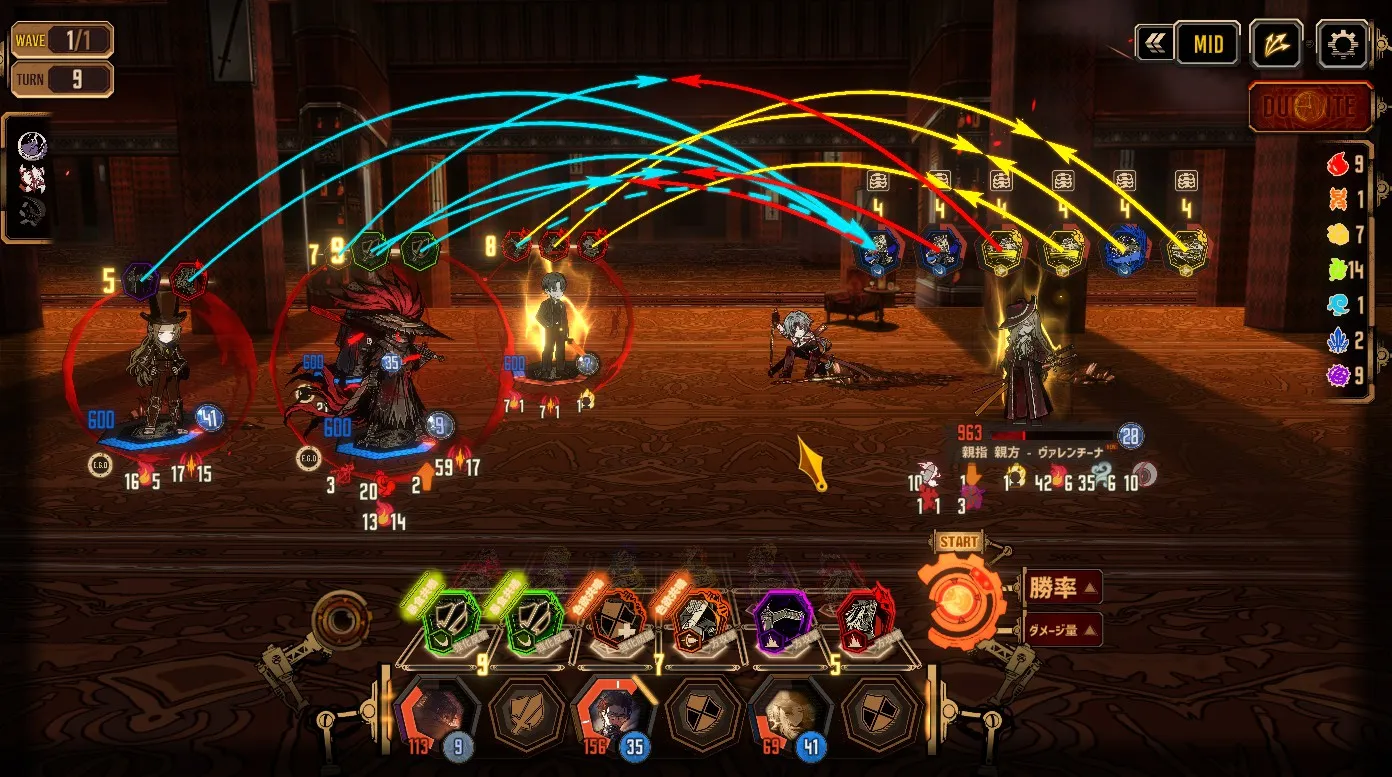Image resolution: width=1392 pixels, height=777 pixels.
Task: Change the MID battle speed setting
Action: tap(1207, 45)
